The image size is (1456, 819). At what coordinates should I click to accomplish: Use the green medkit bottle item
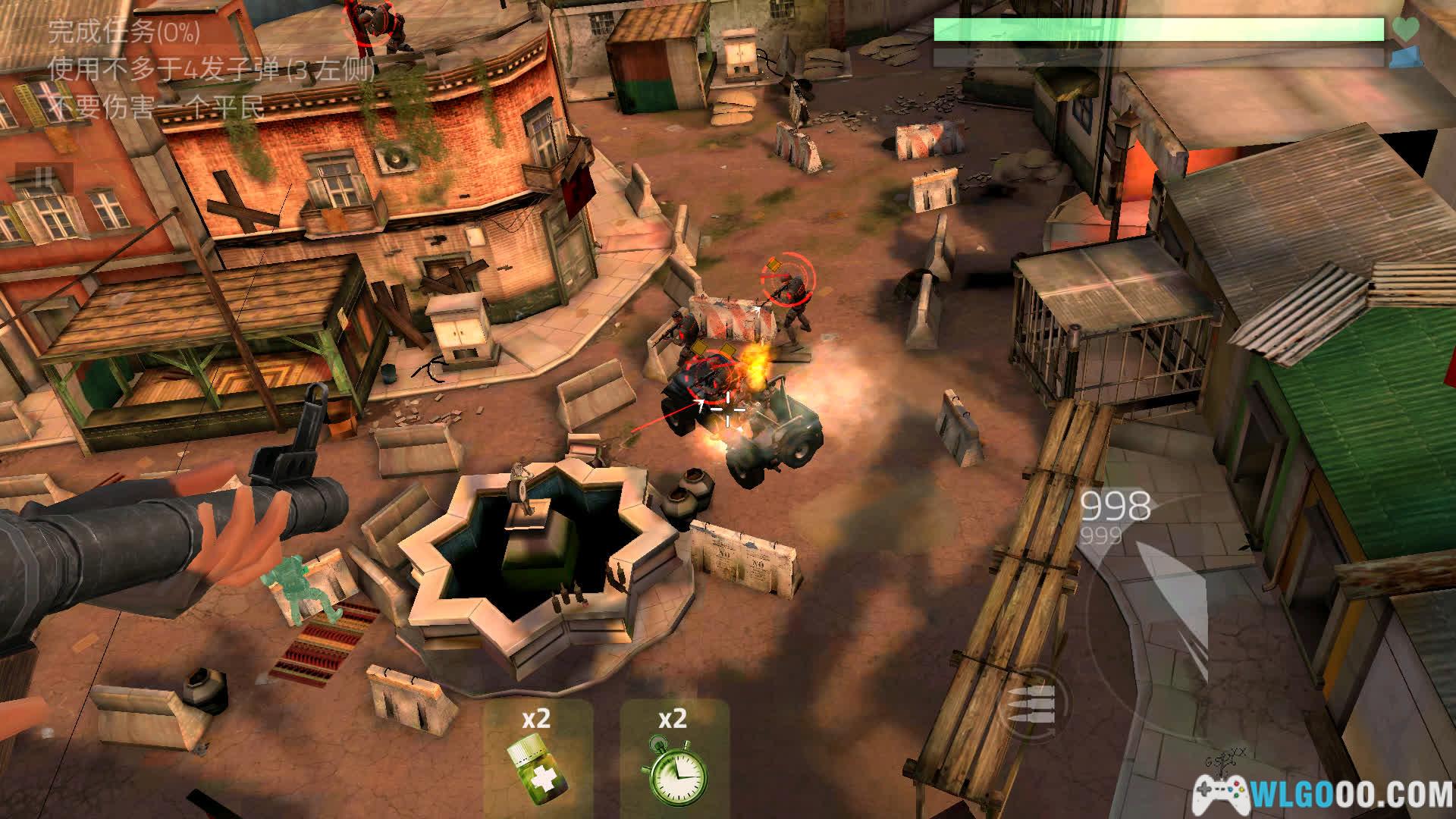tap(538, 758)
